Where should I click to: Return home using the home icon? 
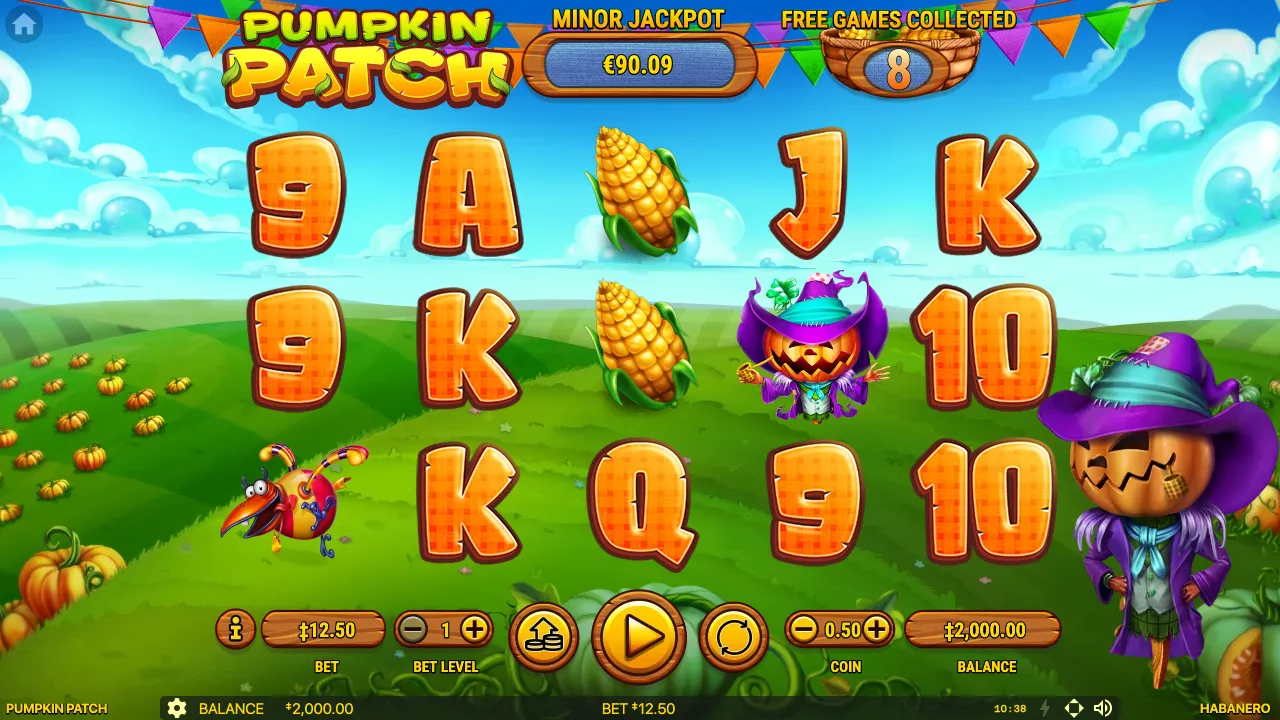(x=22, y=25)
